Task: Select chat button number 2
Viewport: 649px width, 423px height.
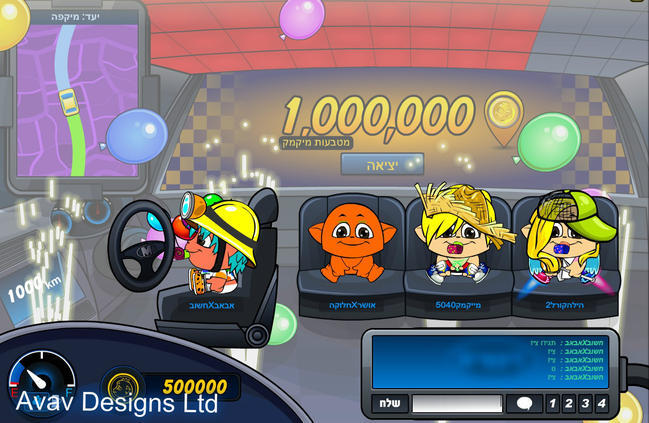Action: (x=568, y=403)
